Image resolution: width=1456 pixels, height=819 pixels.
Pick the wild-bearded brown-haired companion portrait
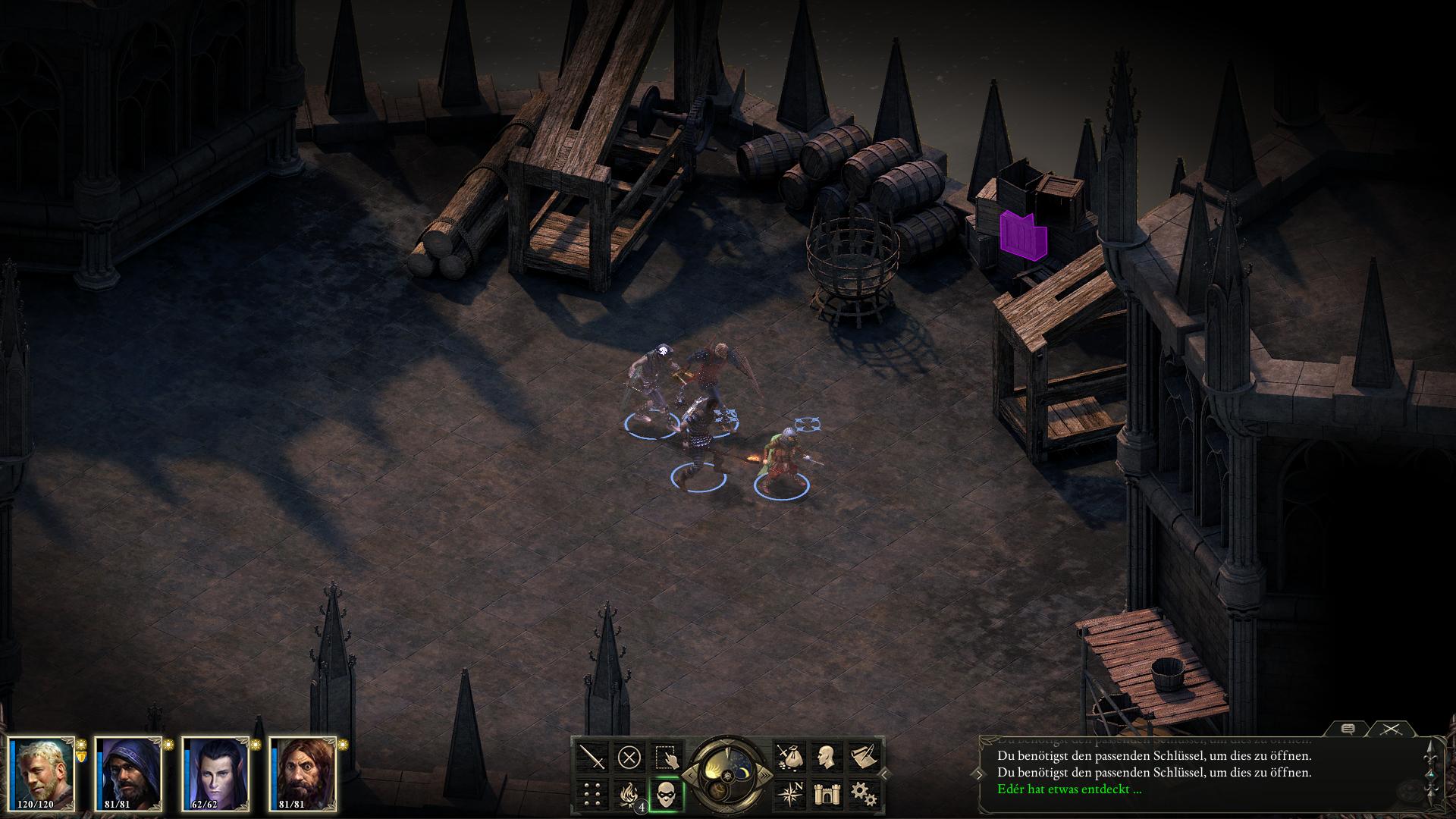304,773
